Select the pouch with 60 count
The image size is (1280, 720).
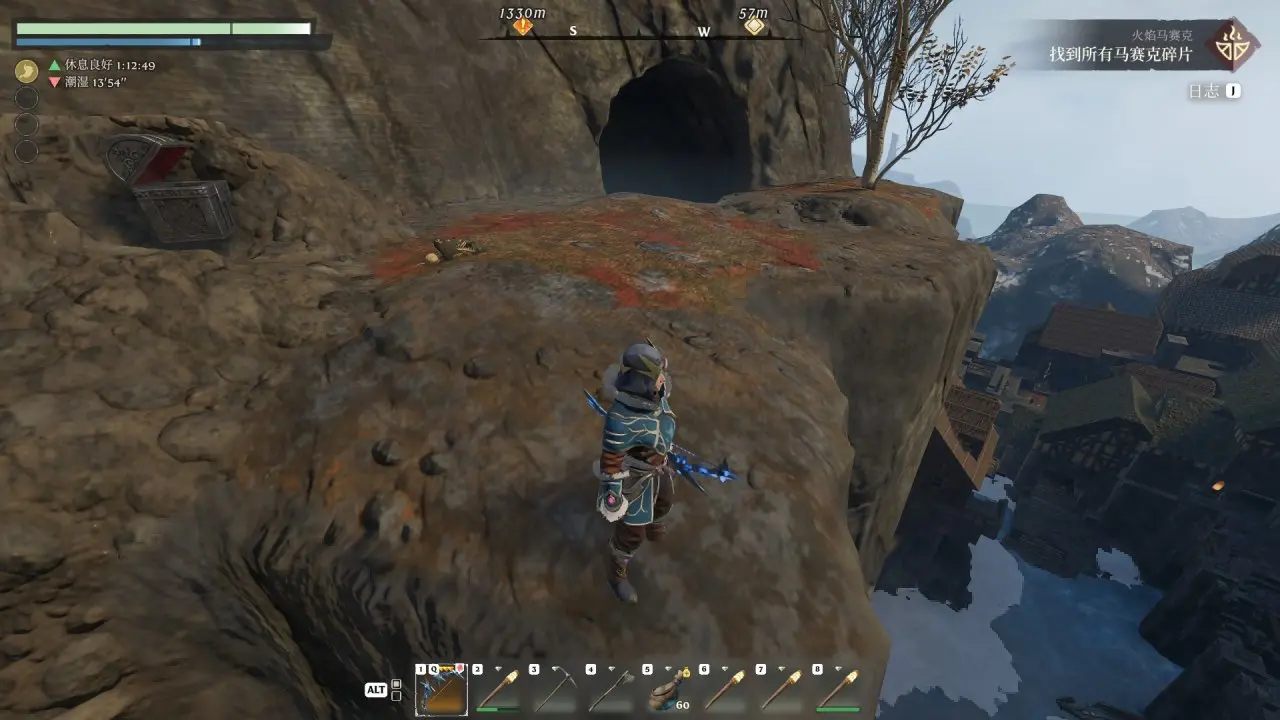pyautogui.click(x=667, y=690)
